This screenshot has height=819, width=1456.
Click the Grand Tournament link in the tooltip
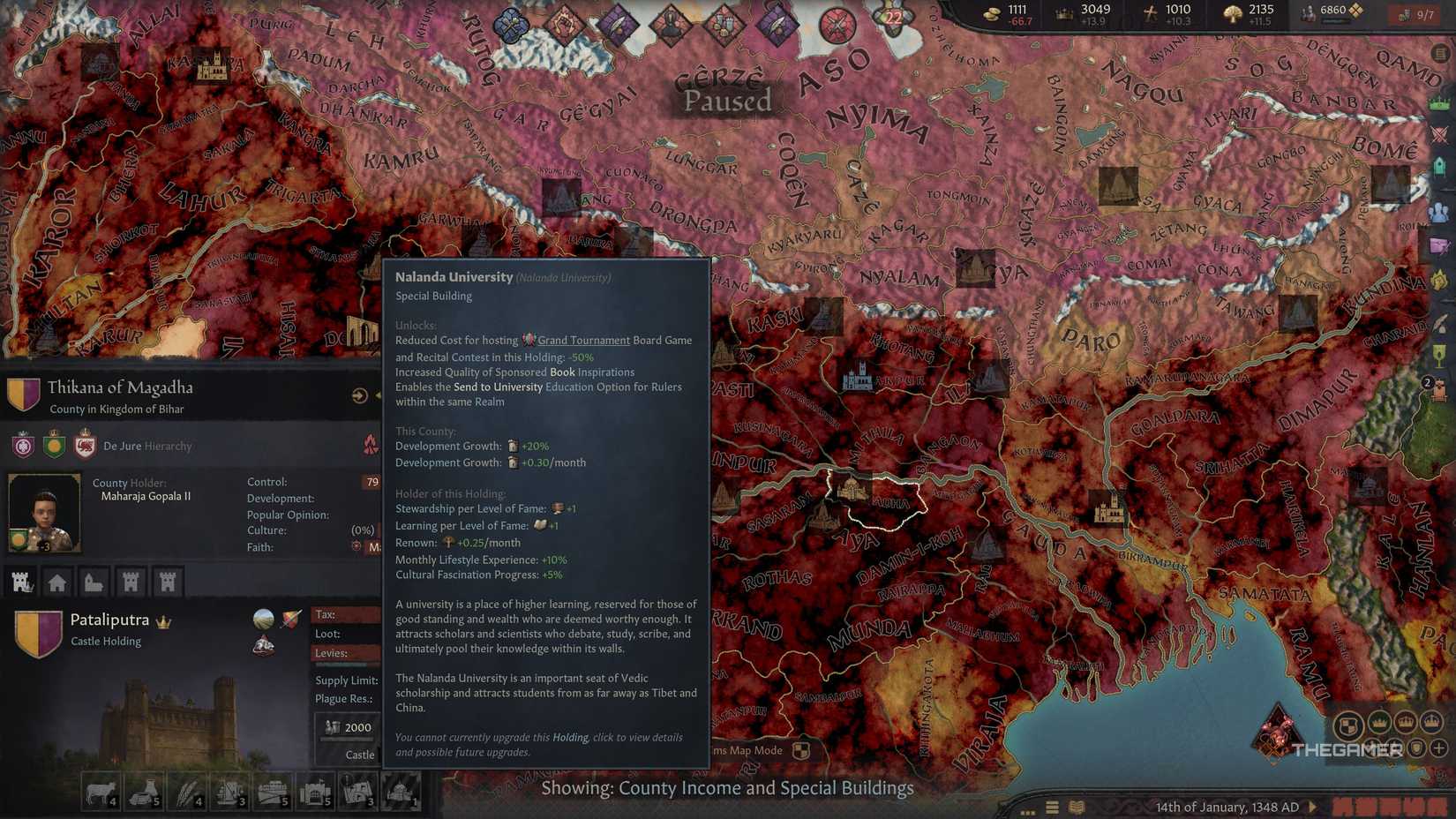click(x=582, y=340)
